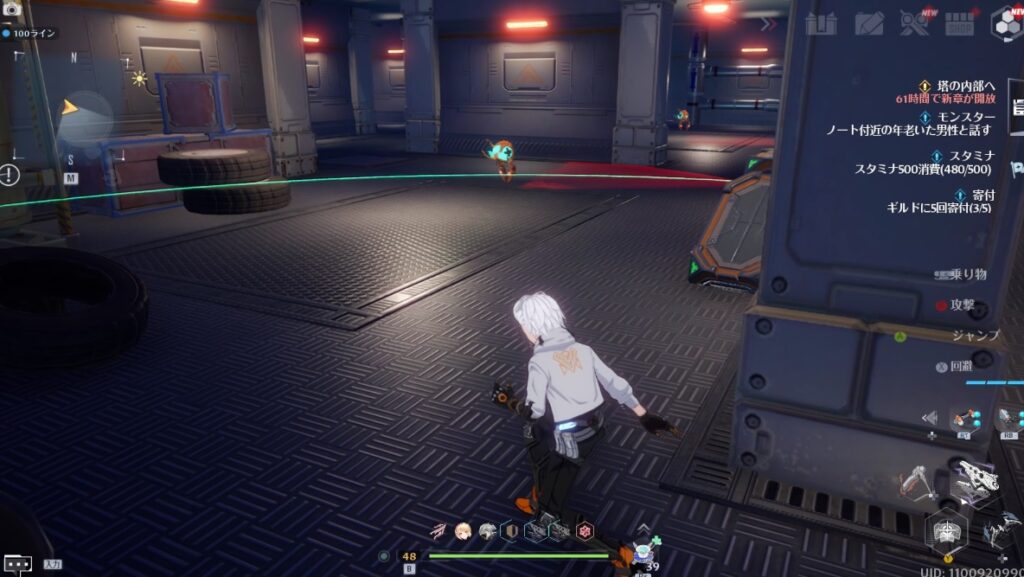Use the healing item with count 39
Screen dimensions: 1024x577
pyautogui.click(x=644, y=554)
